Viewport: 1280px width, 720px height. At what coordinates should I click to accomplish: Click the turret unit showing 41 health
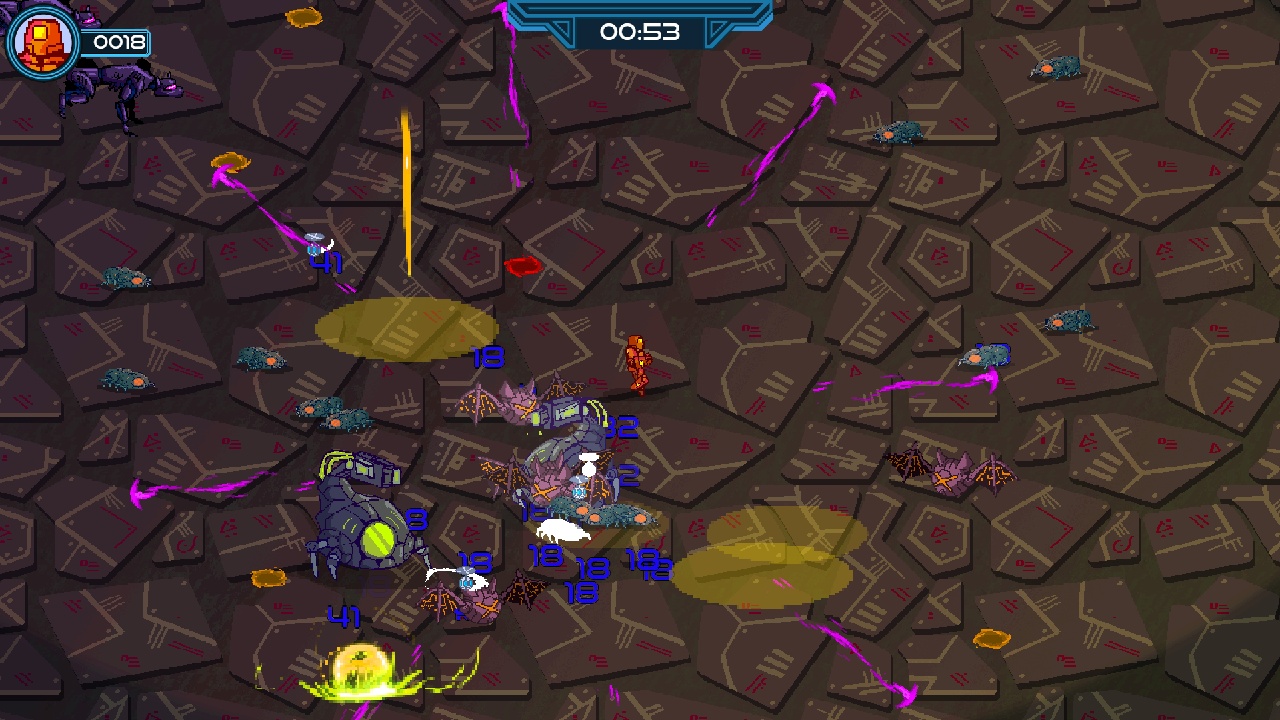click(x=322, y=240)
